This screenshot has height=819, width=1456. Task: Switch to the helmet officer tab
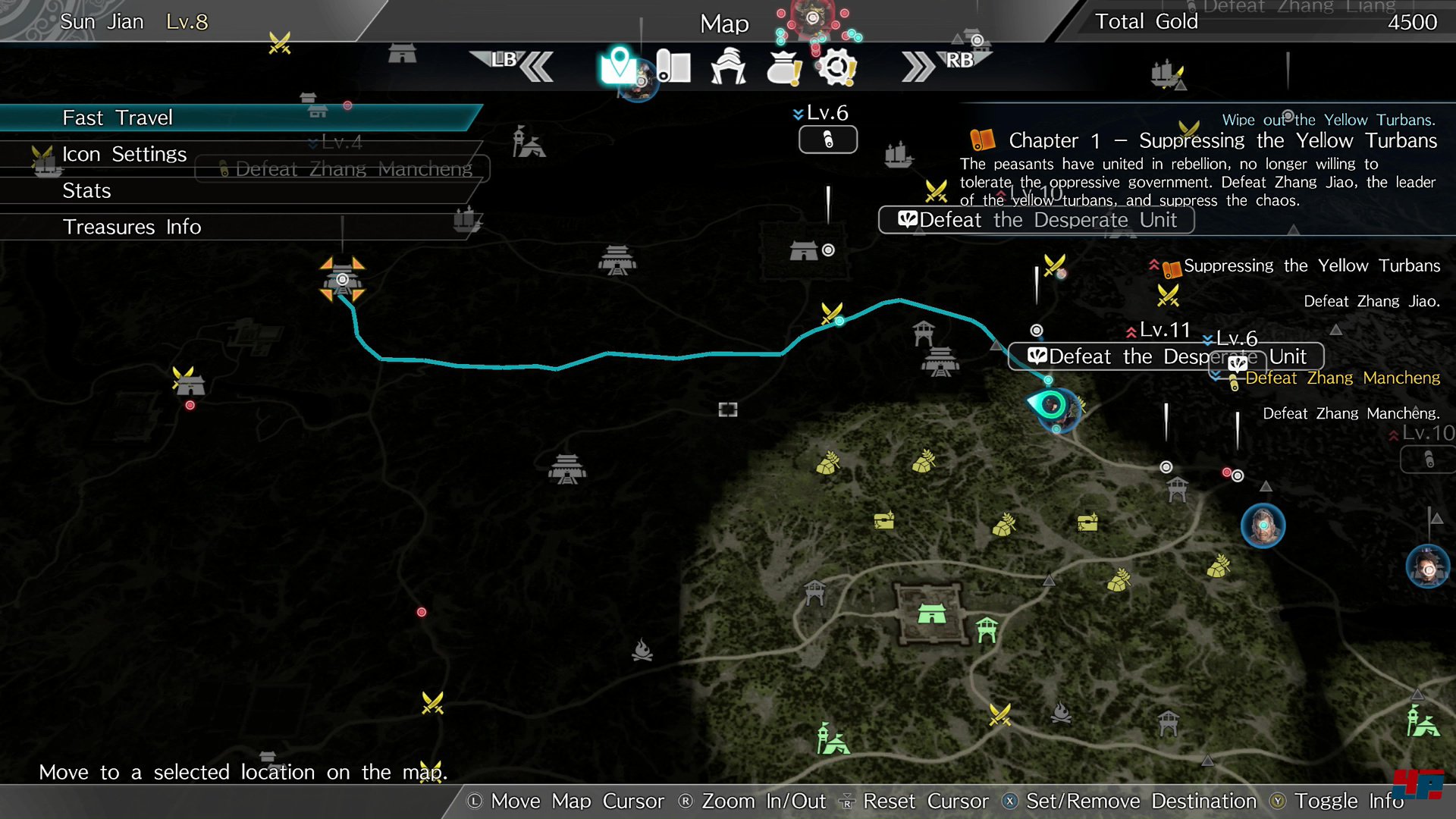(728, 67)
